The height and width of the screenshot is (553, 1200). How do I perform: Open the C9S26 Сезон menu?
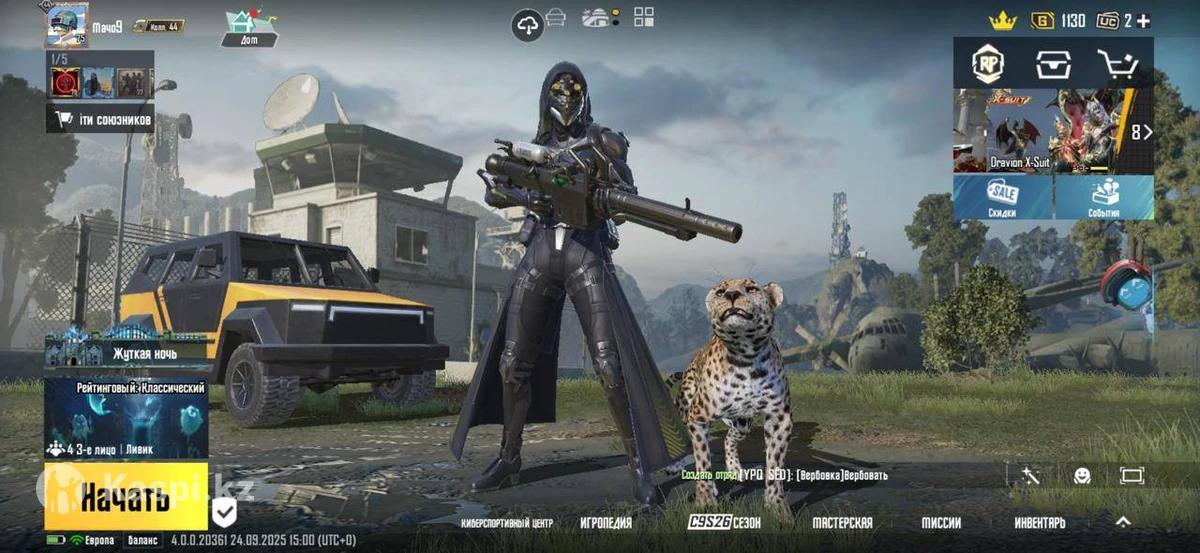click(x=724, y=523)
